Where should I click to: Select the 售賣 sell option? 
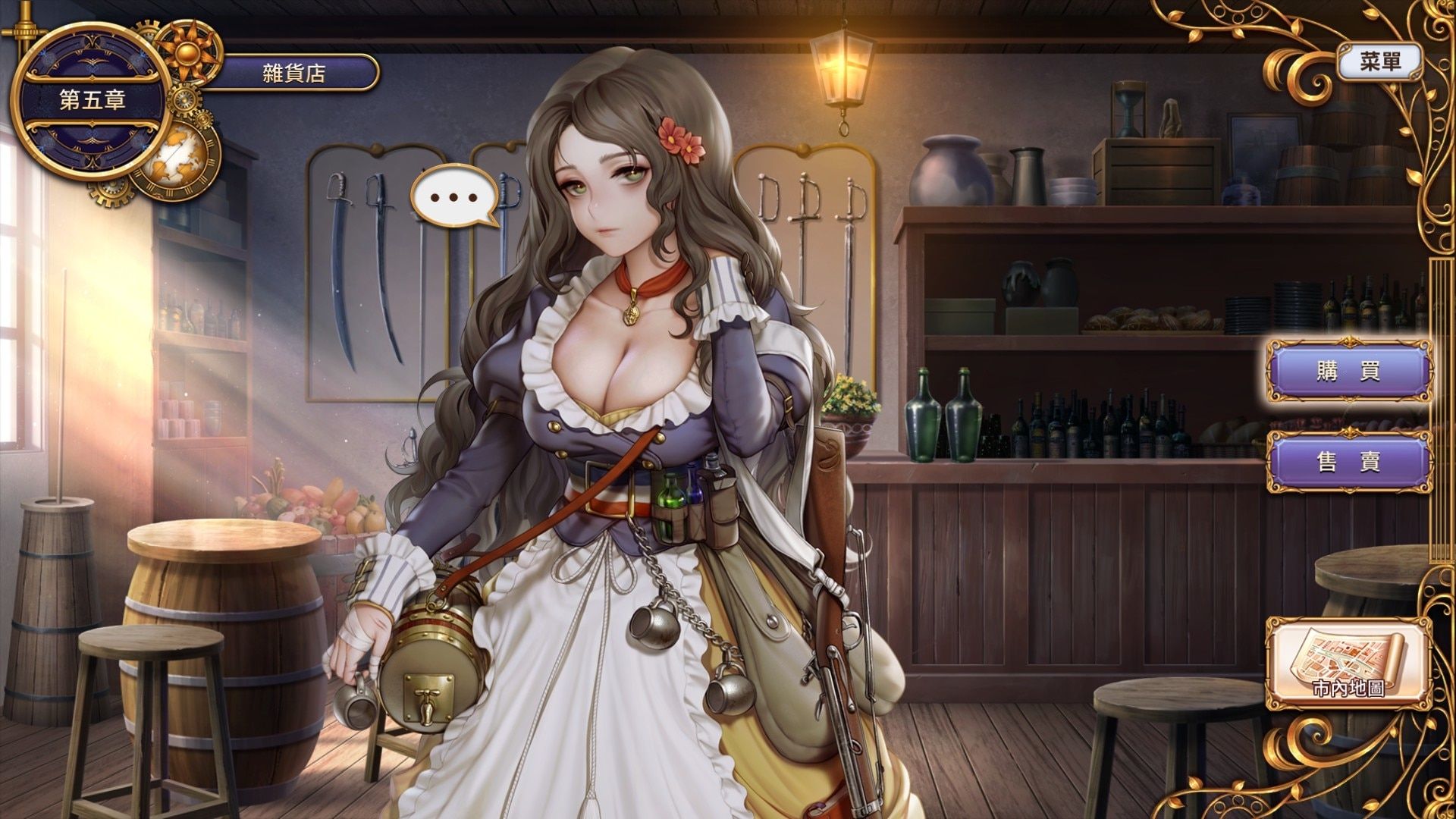1348,461
